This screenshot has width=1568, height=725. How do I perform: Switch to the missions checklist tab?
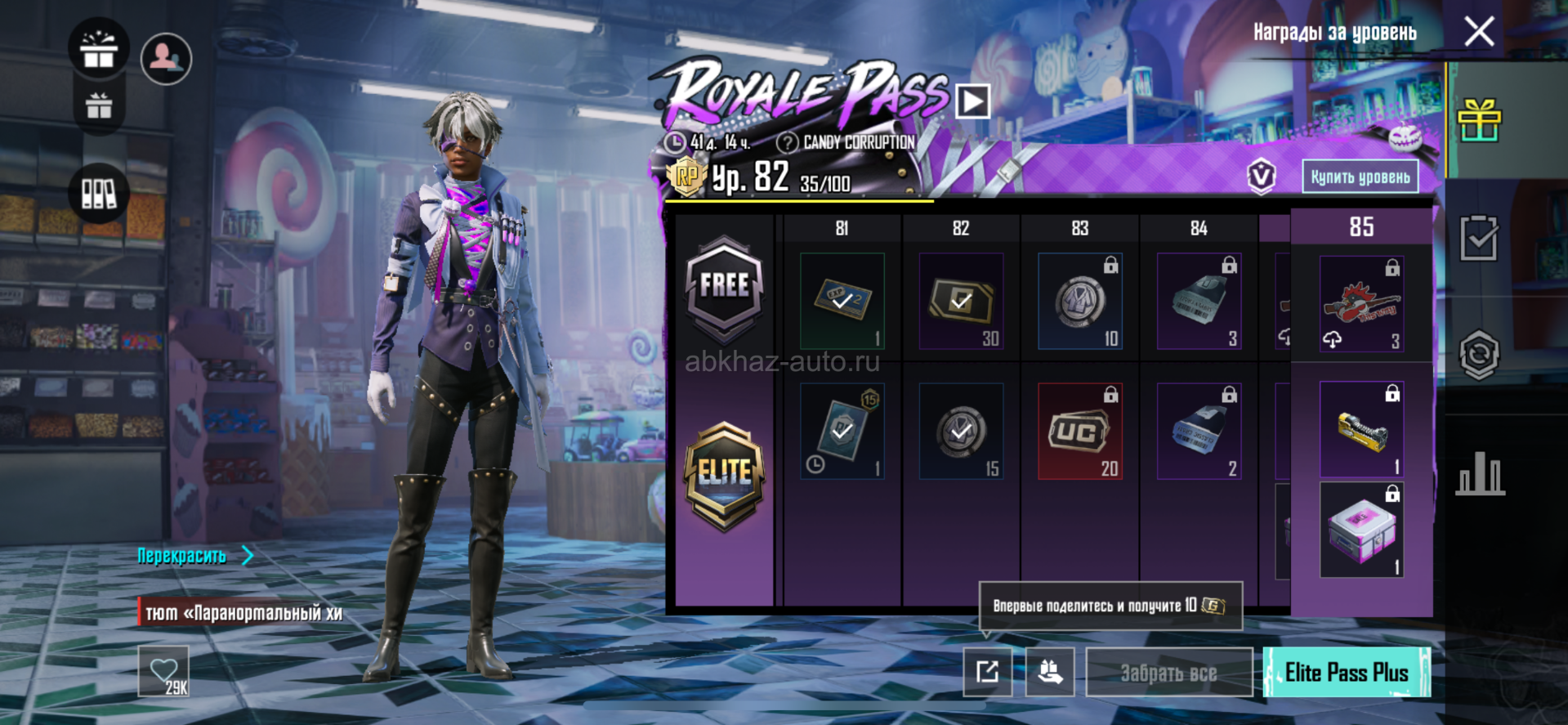pyautogui.click(x=1479, y=239)
